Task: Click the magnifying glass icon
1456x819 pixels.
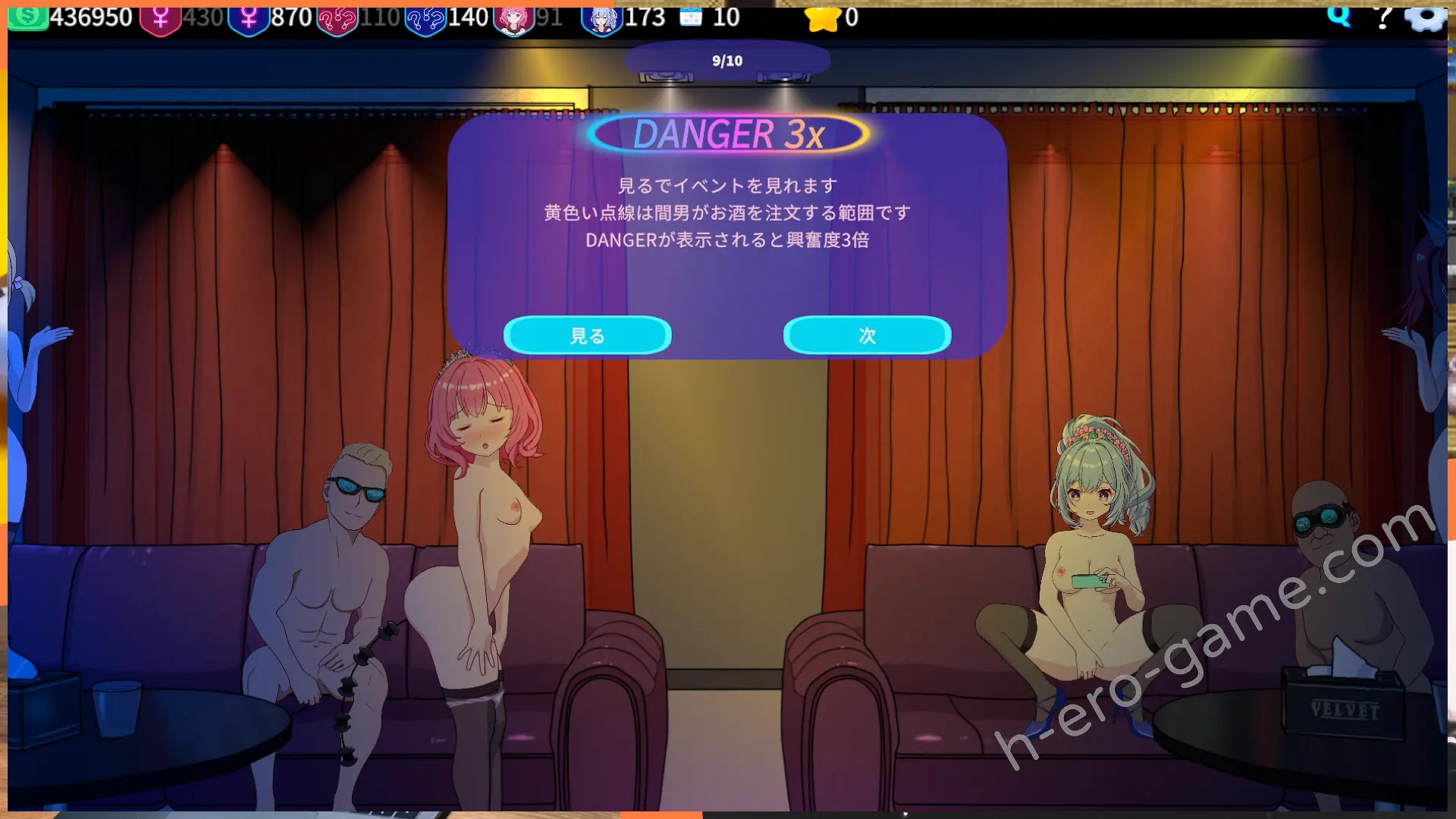Action: (1339, 15)
